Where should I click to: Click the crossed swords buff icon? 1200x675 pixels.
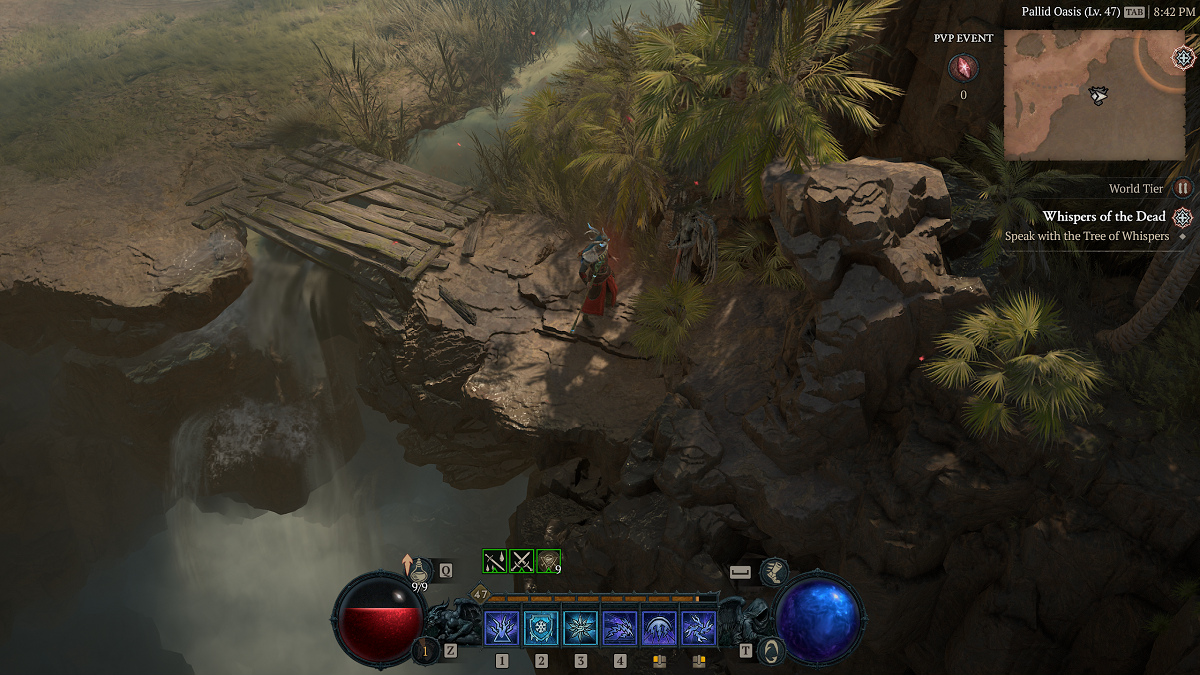pos(521,561)
